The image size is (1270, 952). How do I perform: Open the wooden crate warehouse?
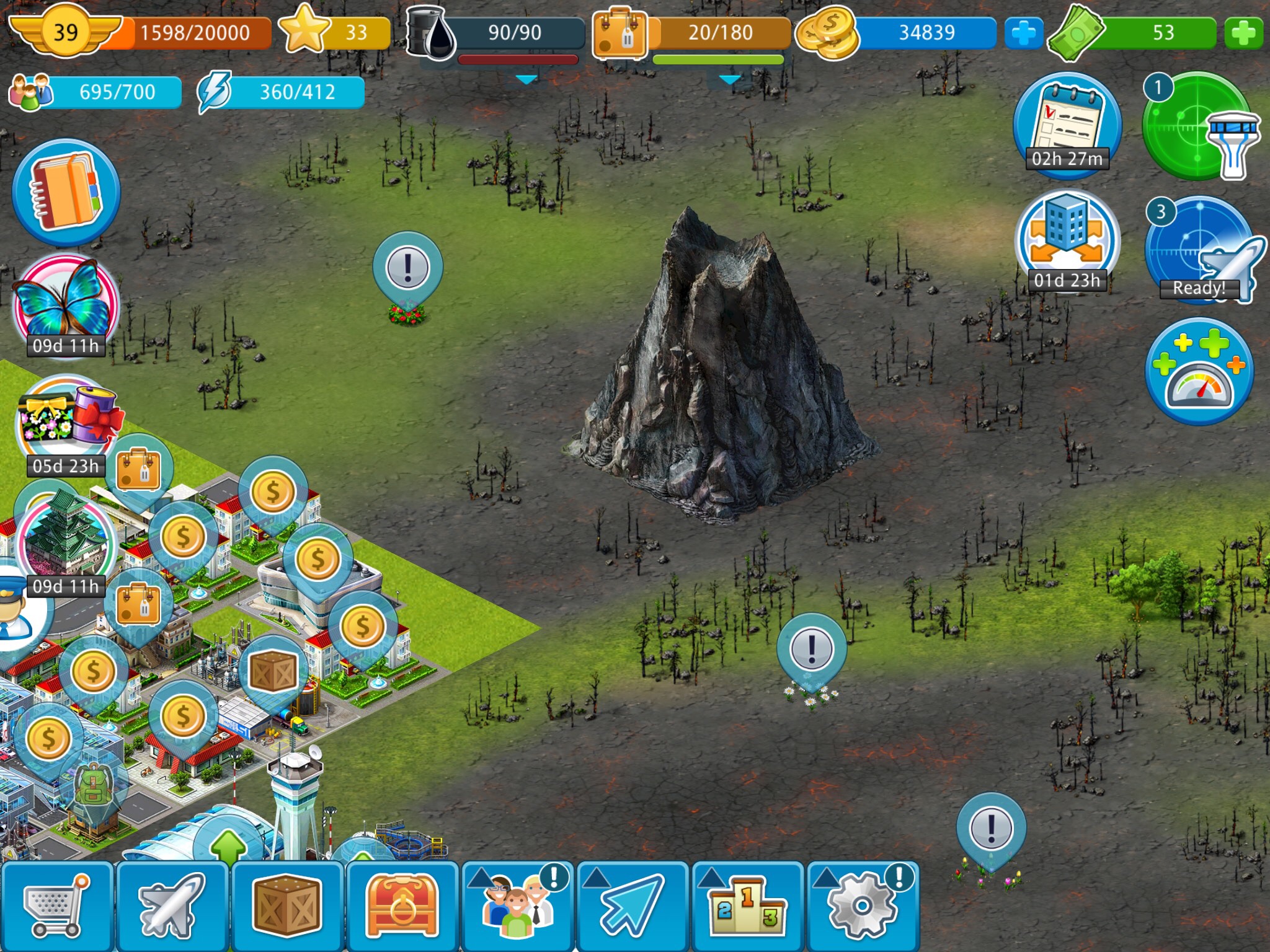click(x=286, y=906)
